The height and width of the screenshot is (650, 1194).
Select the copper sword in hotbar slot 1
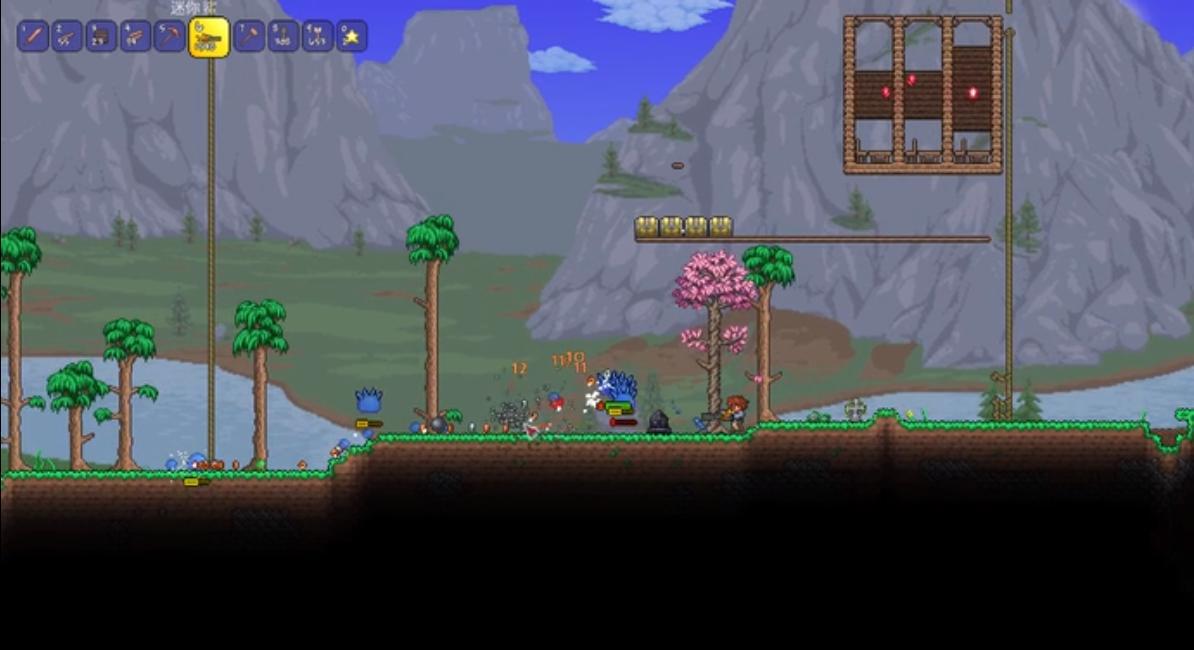pos(33,37)
